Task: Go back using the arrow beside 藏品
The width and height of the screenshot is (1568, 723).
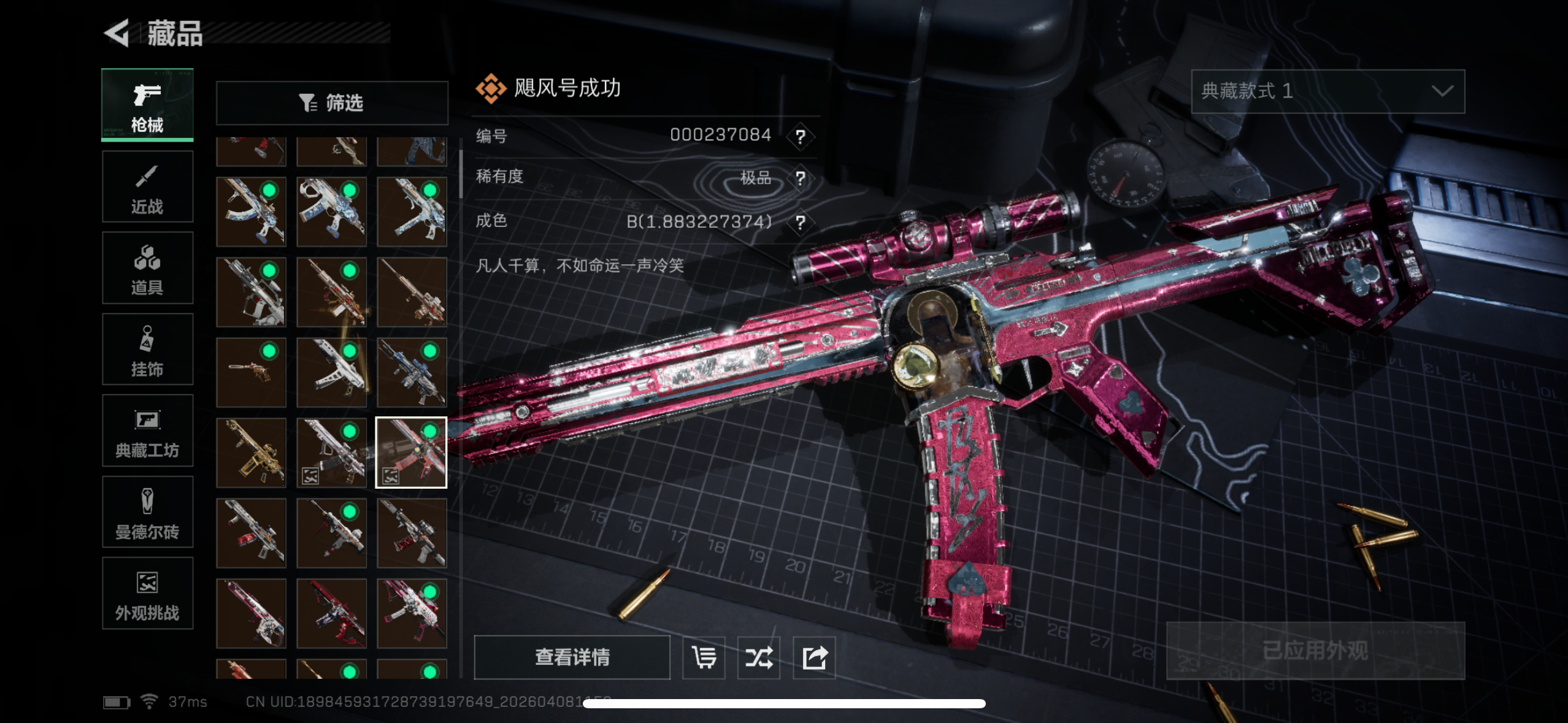Action: [117, 33]
